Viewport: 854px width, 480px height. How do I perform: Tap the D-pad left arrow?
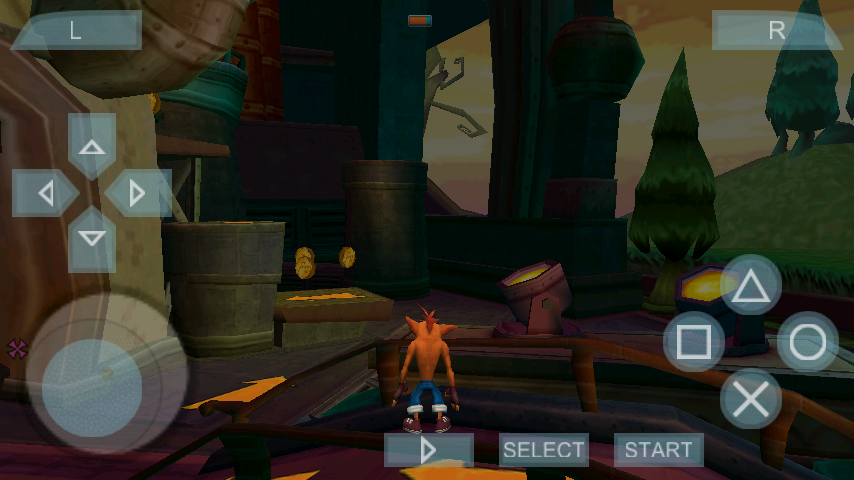point(45,193)
